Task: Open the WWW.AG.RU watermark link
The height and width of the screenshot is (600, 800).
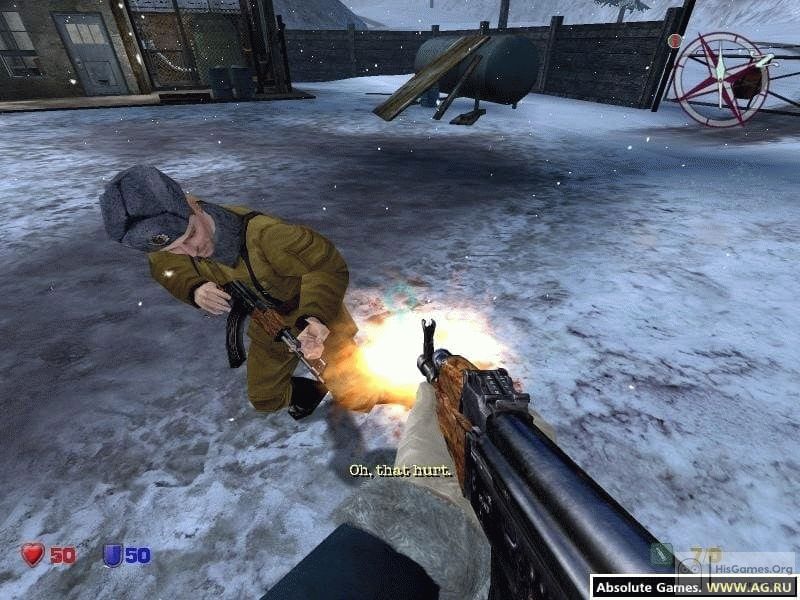Action: click(x=749, y=587)
